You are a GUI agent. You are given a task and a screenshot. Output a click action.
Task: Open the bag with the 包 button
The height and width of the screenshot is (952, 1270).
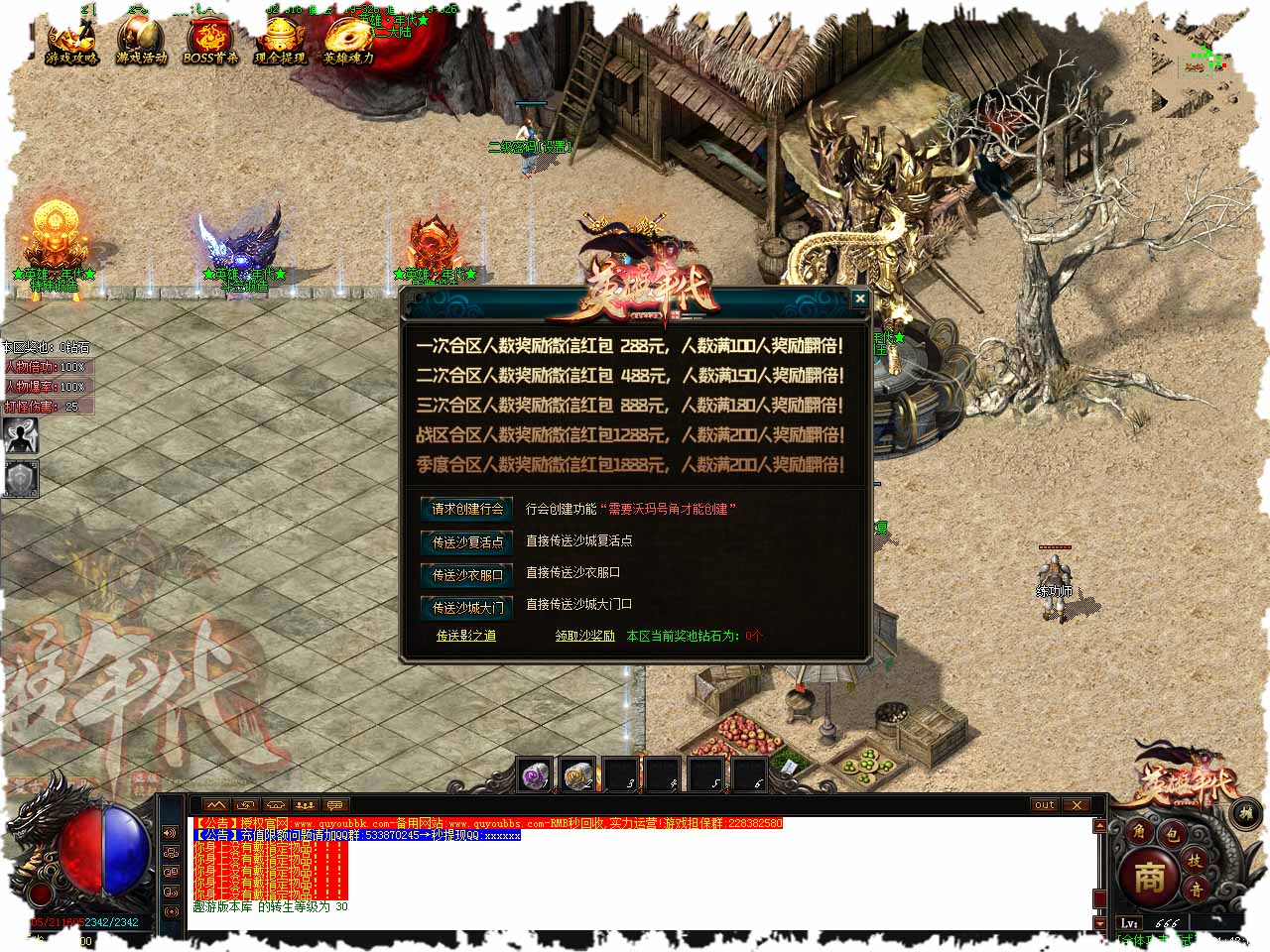point(1171,833)
